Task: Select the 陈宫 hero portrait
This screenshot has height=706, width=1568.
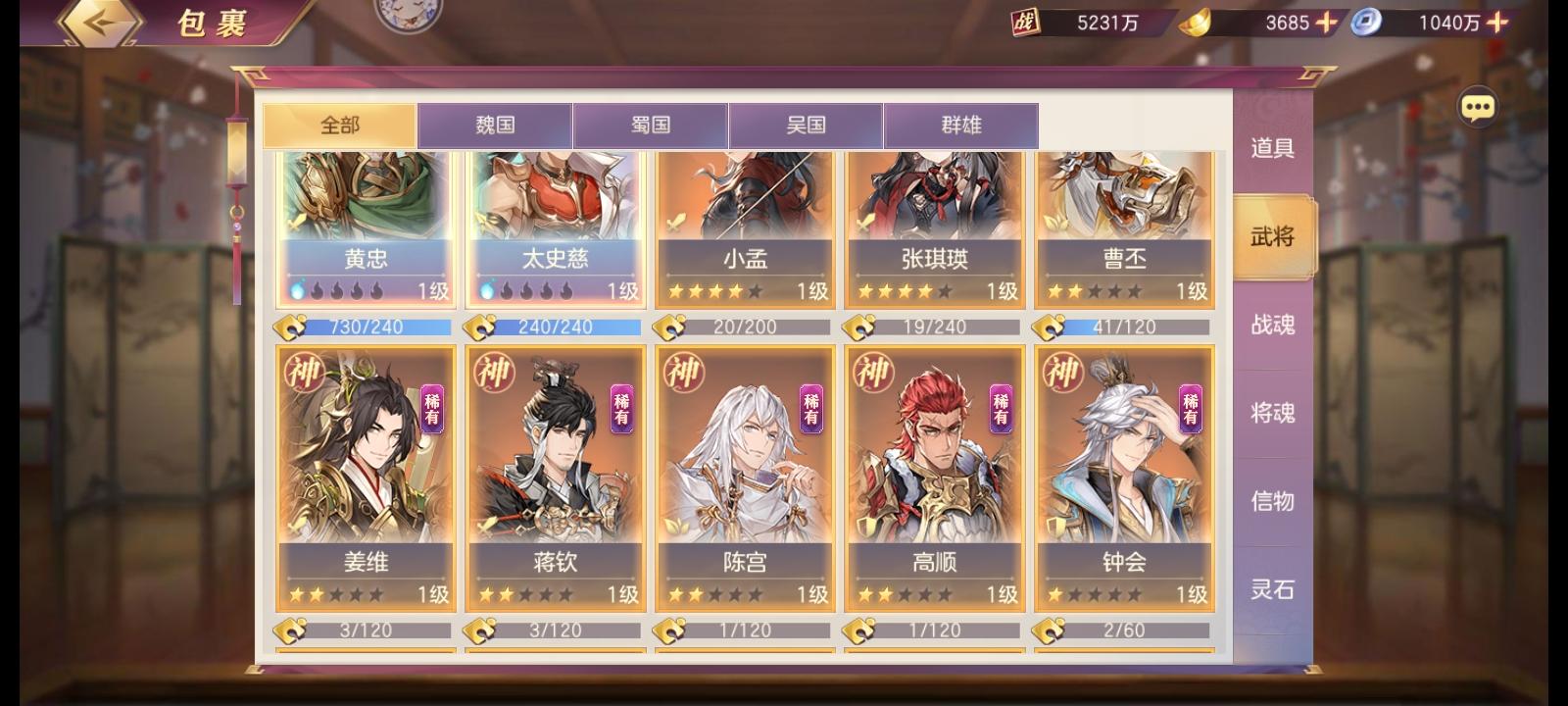Action: pyautogui.click(x=743, y=451)
